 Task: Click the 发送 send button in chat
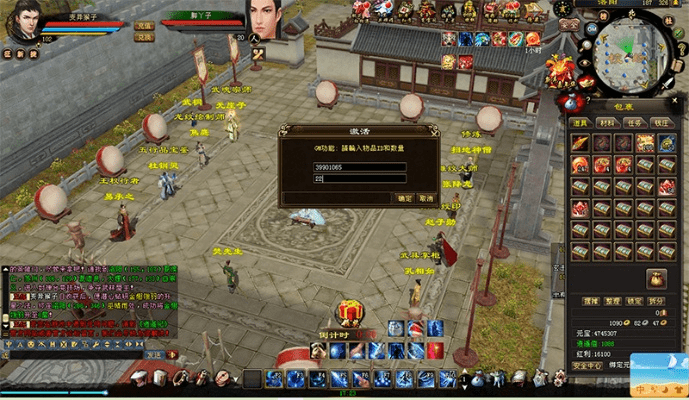(154, 354)
